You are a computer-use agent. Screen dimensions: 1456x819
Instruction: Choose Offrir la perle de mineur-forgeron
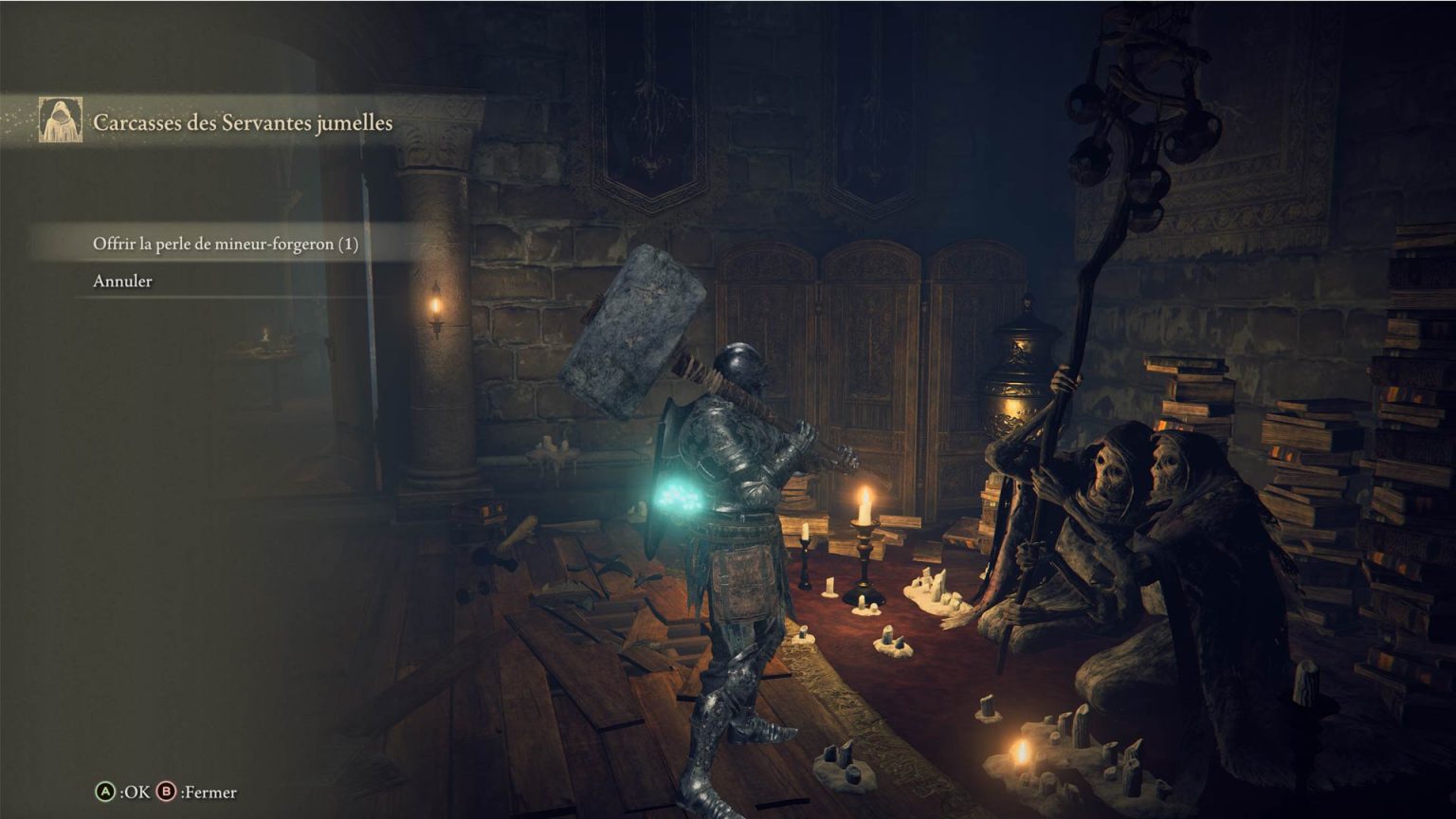click(226, 244)
